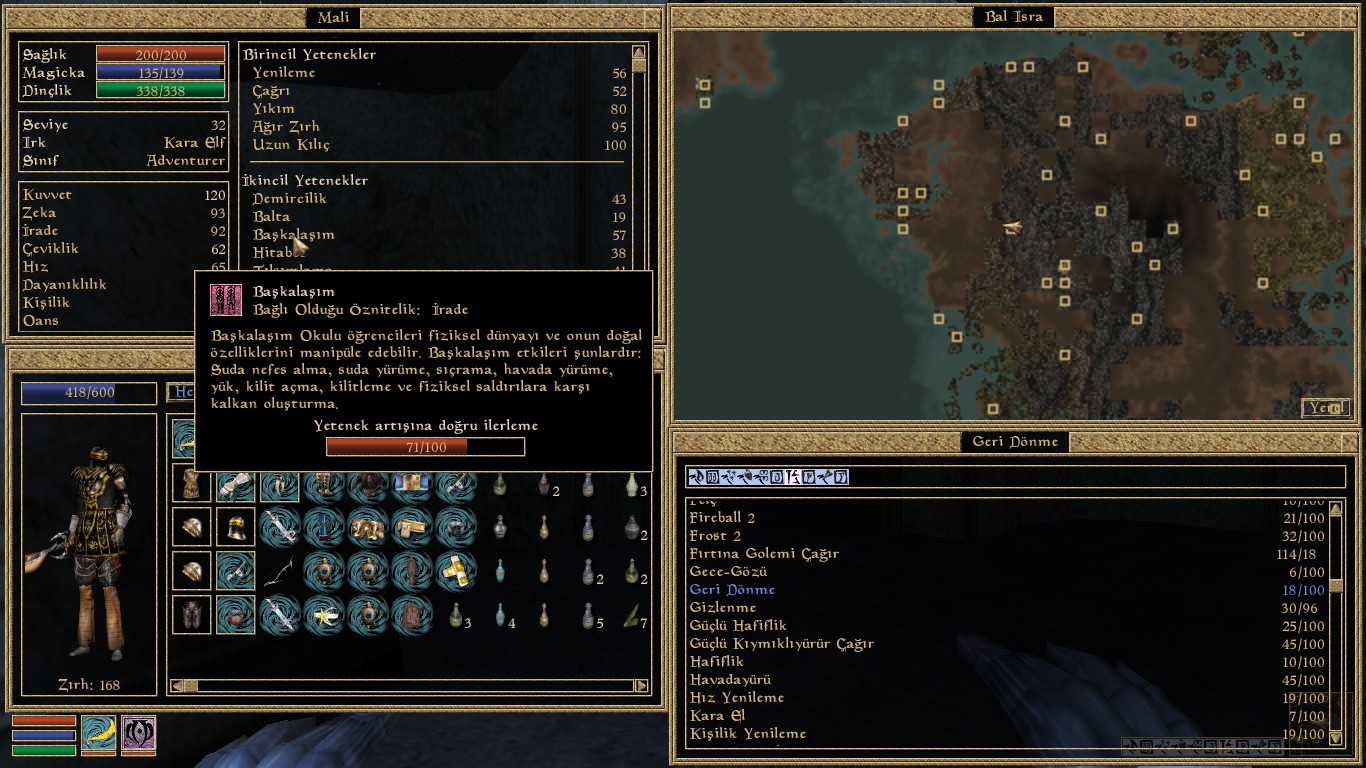Select the green leaf ingredient stack of 7
Image resolution: width=1366 pixels, height=768 pixels.
pyautogui.click(x=632, y=615)
